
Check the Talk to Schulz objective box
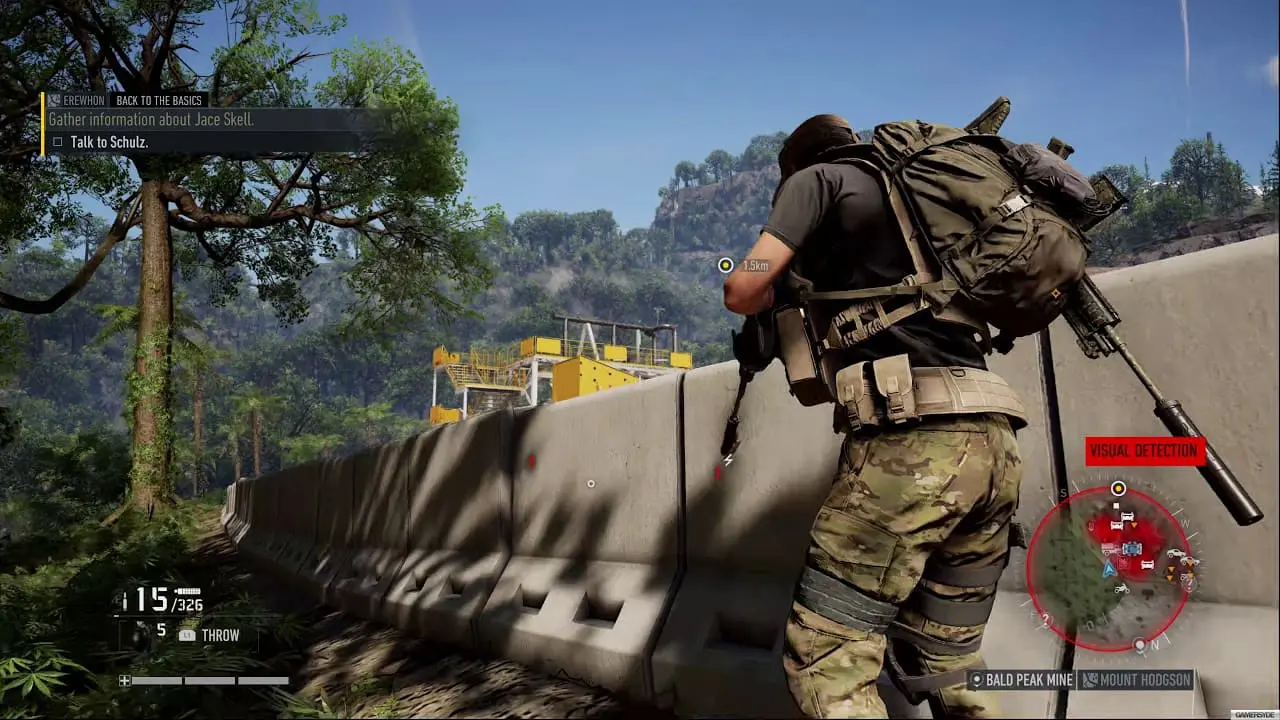57,142
